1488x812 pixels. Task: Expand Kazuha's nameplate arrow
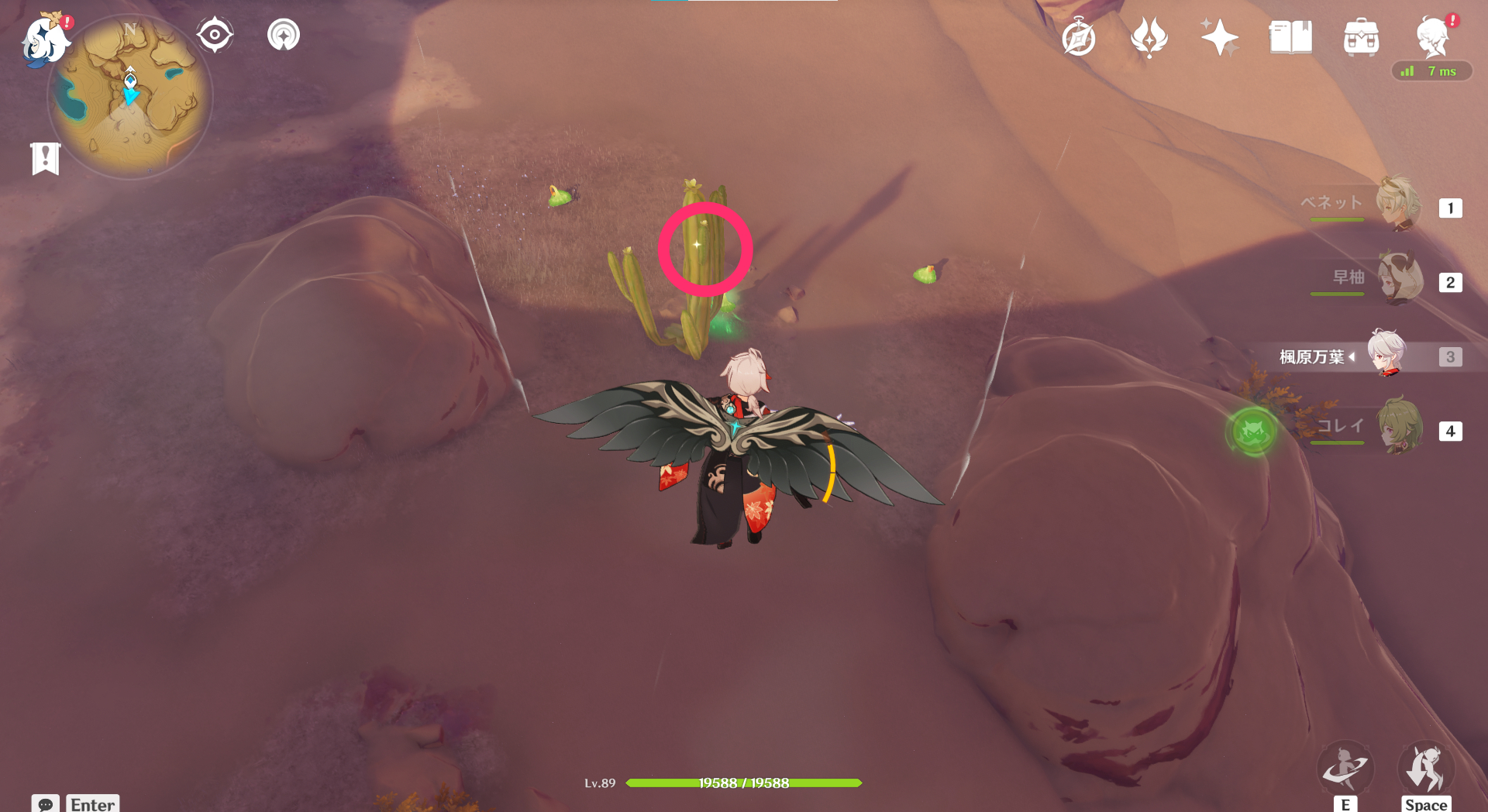[x=1351, y=357]
